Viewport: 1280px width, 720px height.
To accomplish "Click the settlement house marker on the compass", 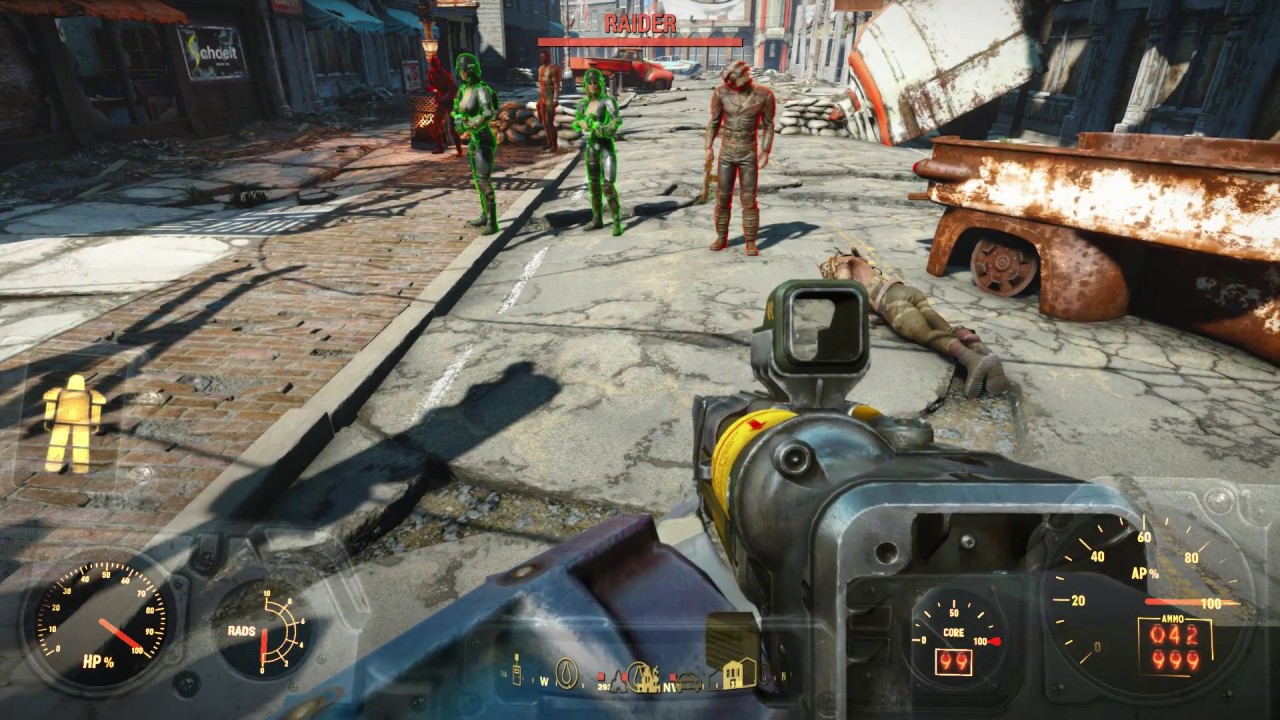I will (732, 675).
